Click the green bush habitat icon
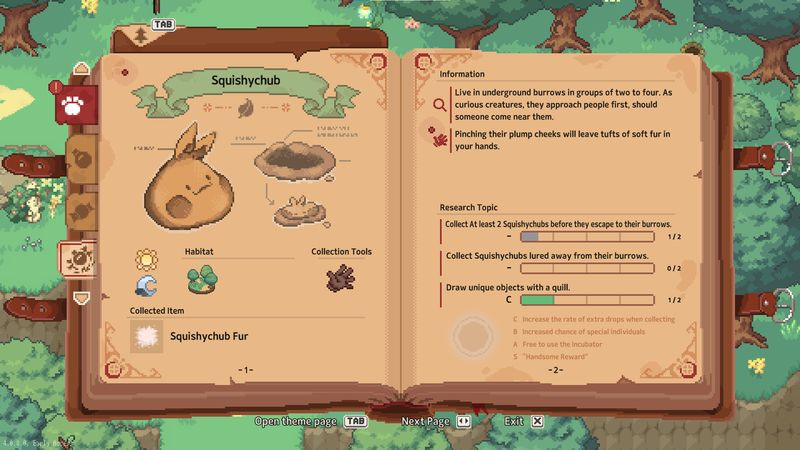This screenshot has height=450, width=800. click(202, 278)
